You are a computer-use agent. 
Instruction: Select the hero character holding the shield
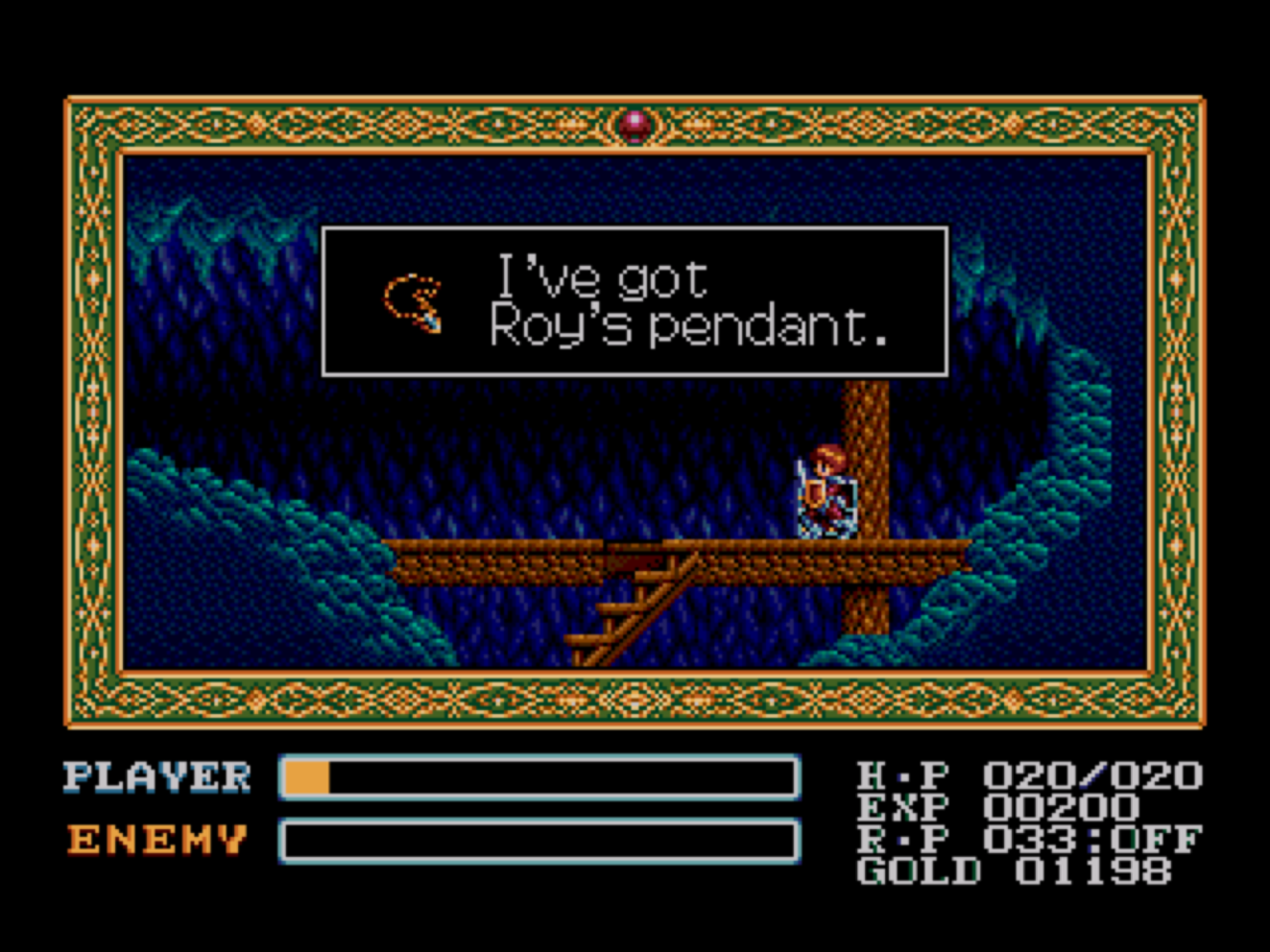825,491
